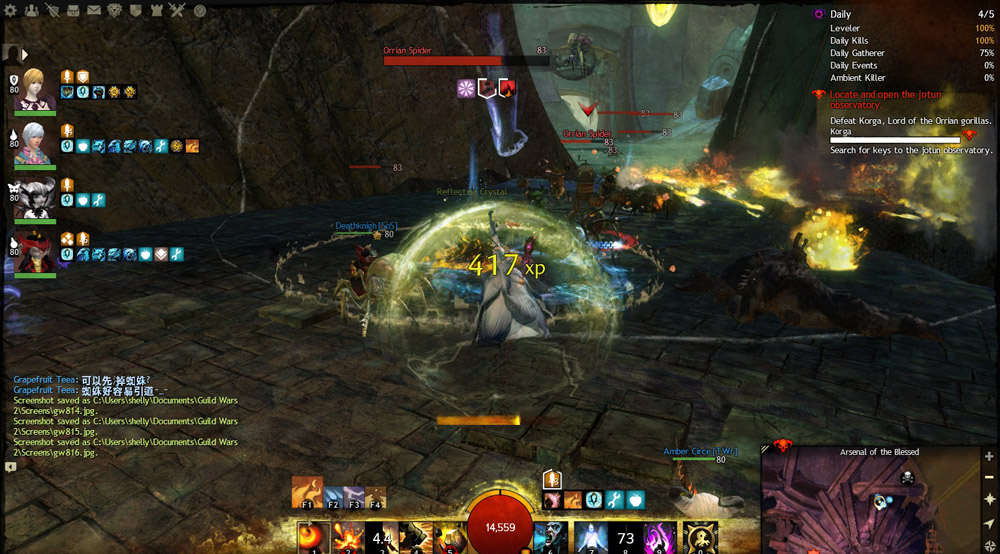Expand the party panel arrow

click(x=24, y=54)
